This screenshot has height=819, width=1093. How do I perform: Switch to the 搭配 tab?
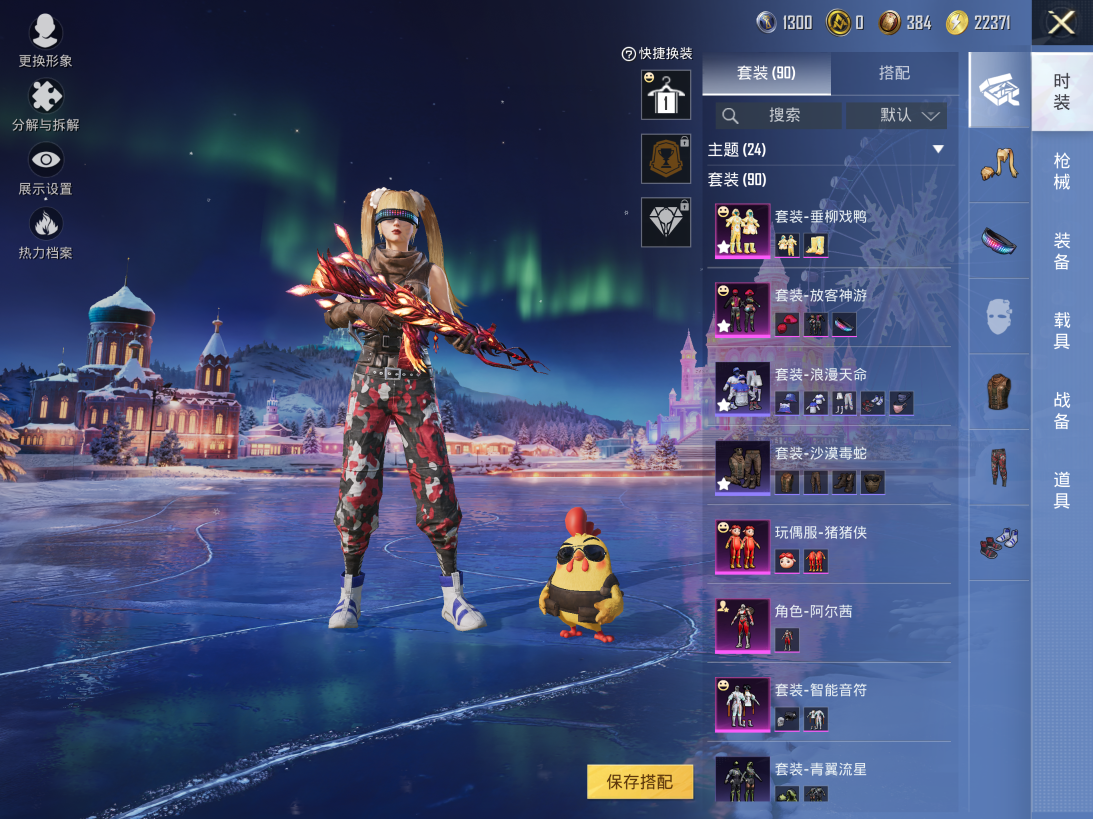tap(894, 73)
